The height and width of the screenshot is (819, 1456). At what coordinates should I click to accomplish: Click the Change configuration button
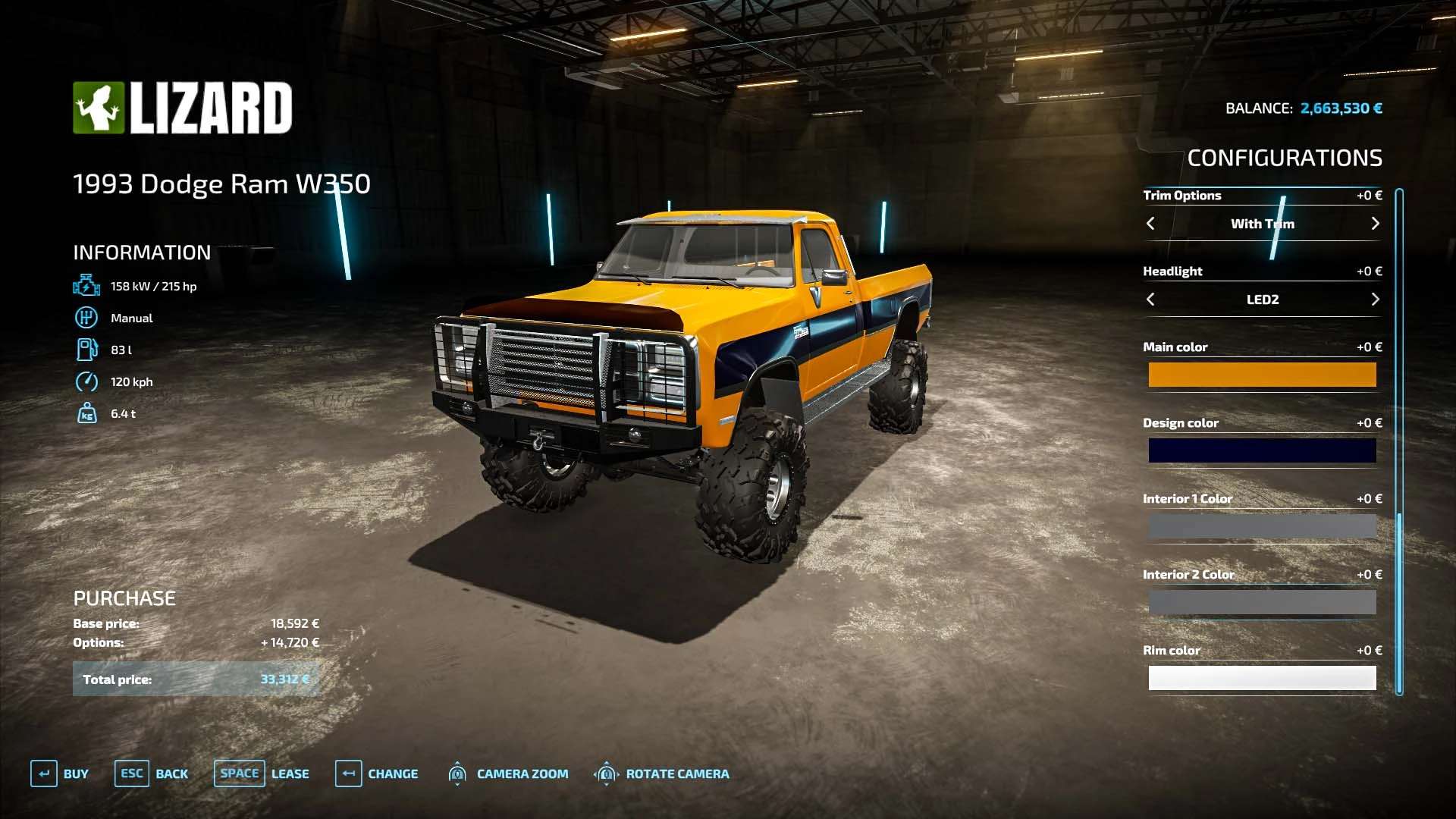pyautogui.click(x=377, y=773)
